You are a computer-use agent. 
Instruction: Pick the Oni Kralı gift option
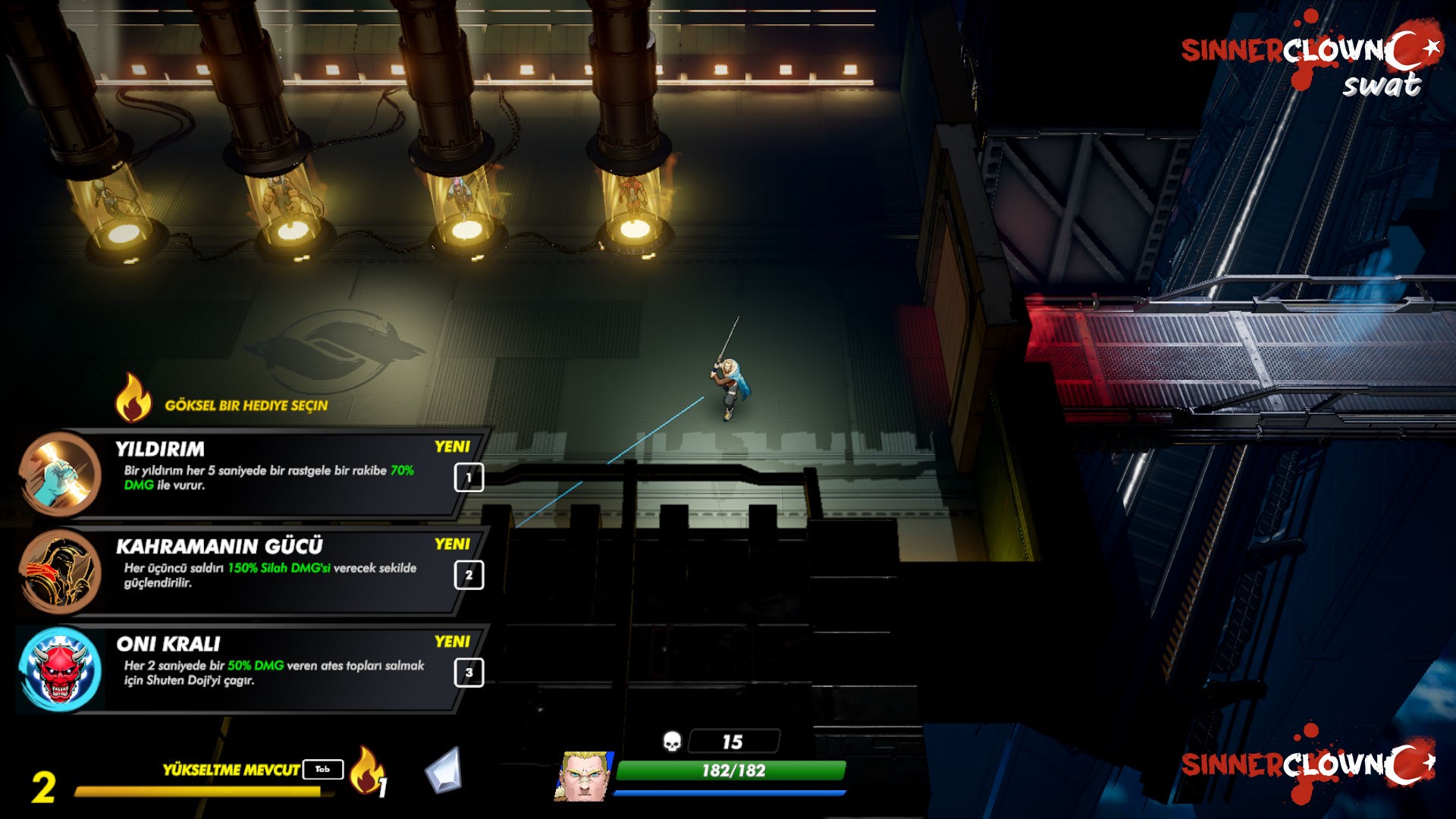click(250, 669)
